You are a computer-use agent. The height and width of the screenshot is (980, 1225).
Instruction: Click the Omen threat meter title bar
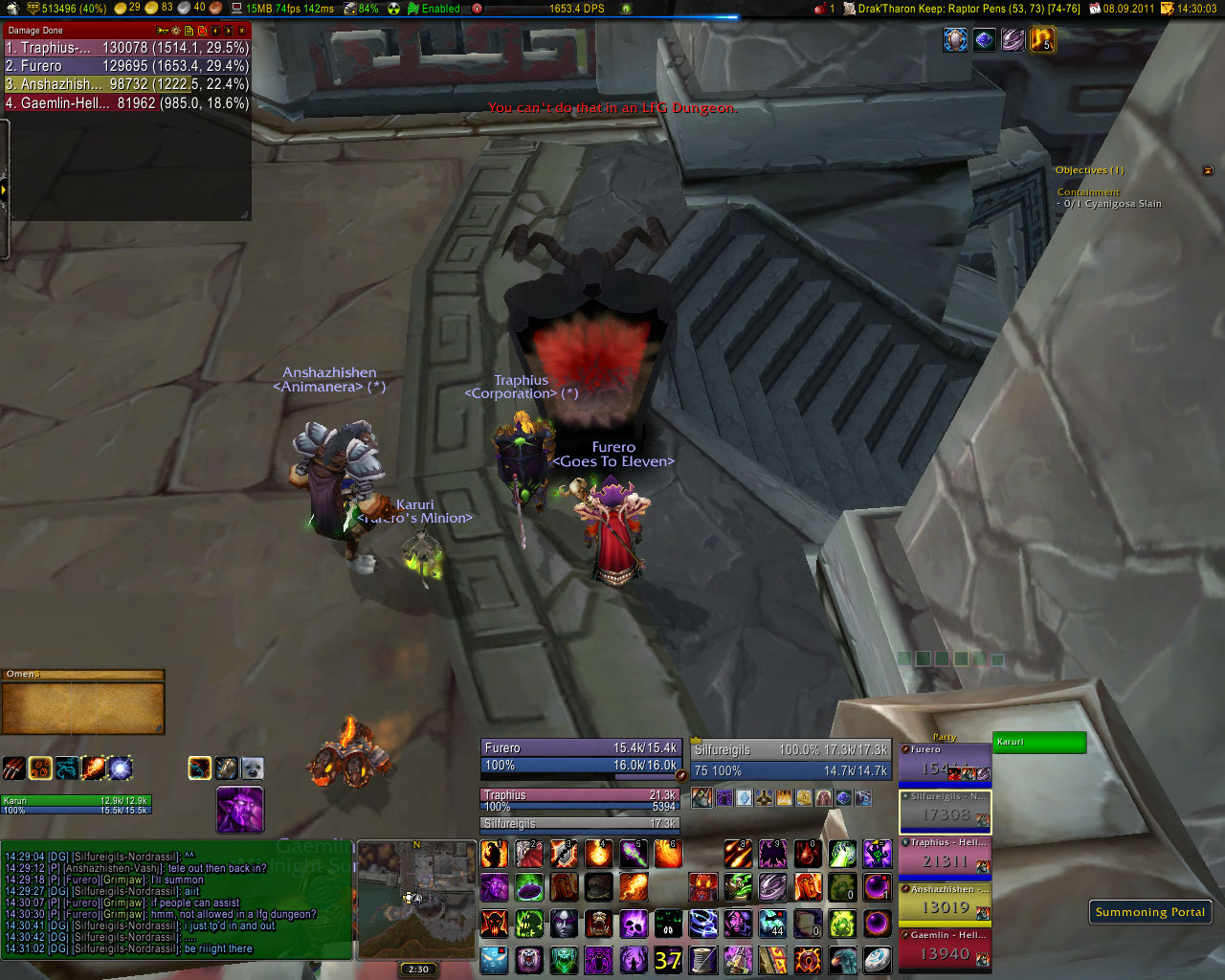coord(83,675)
